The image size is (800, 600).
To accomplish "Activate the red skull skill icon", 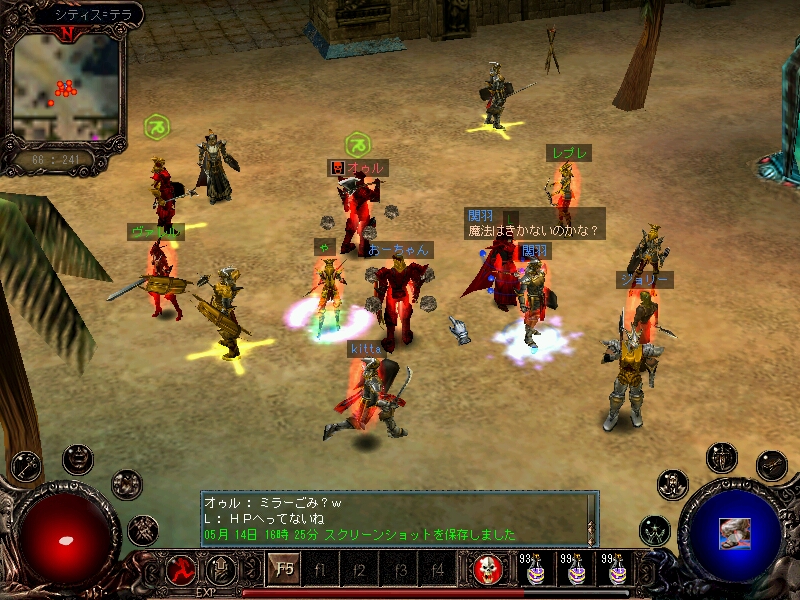I will [x=488, y=571].
